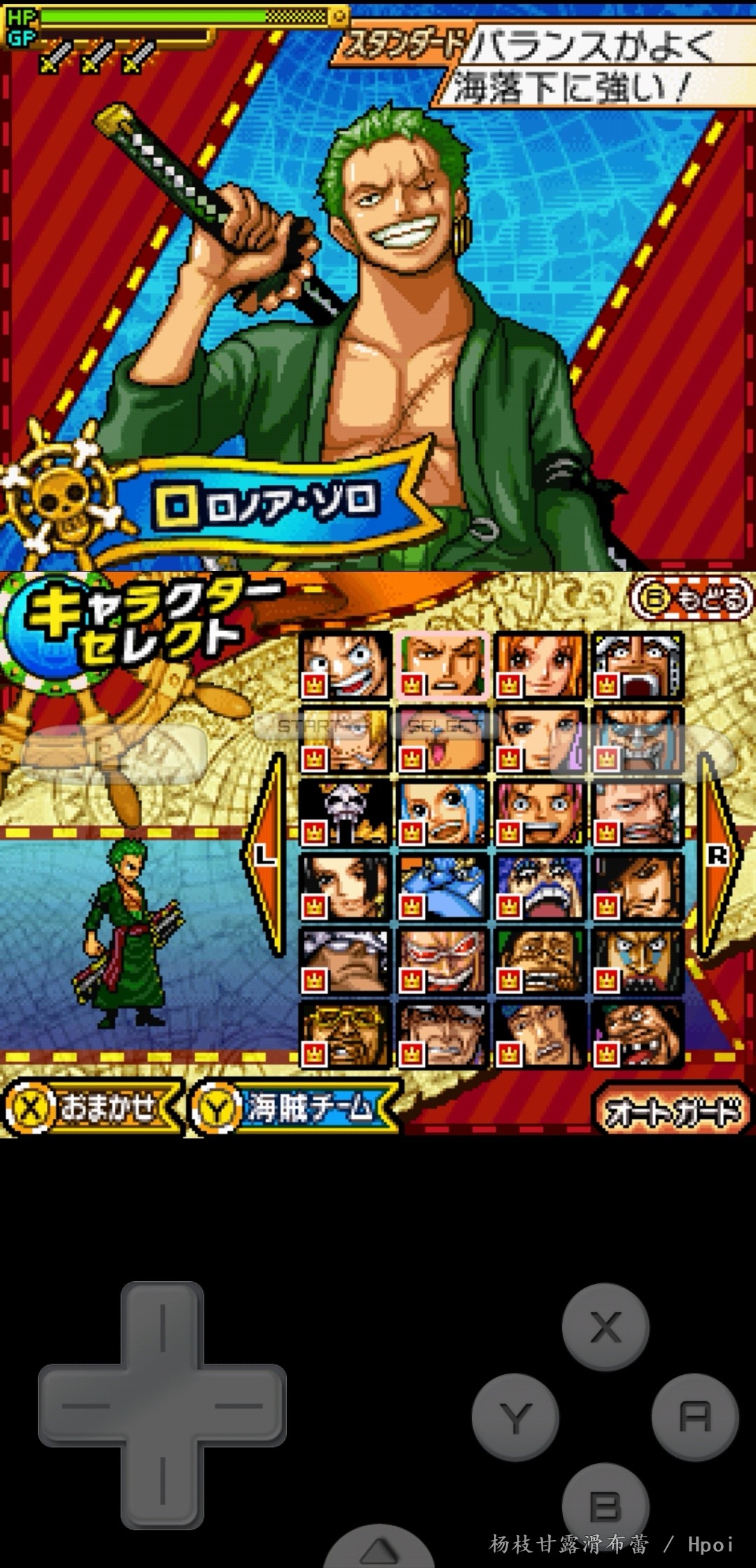
Task: Choose Nami's orange-haired portrait
Action: pyautogui.click(x=540, y=665)
